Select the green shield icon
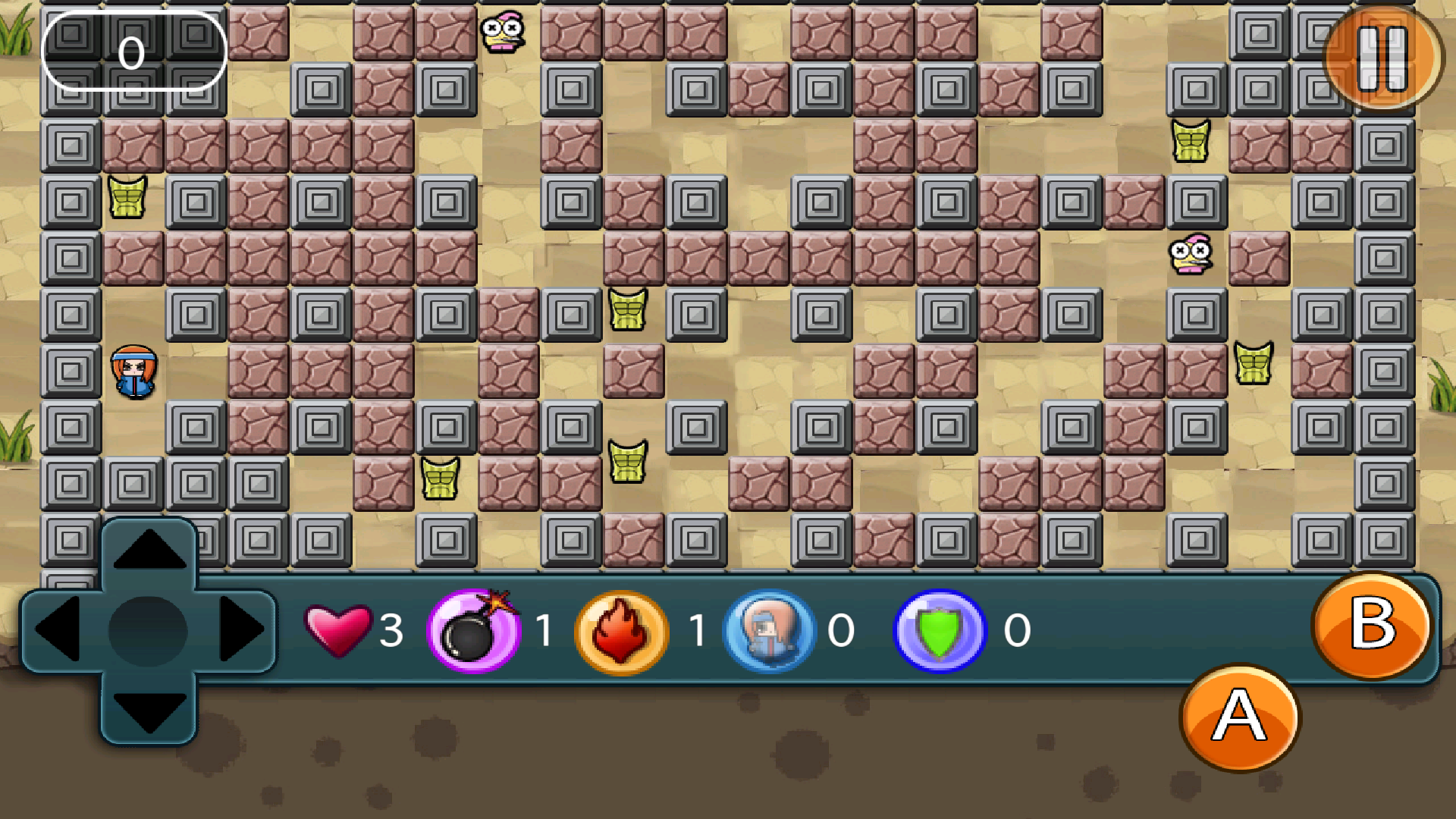The width and height of the screenshot is (1456, 819). (940, 631)
